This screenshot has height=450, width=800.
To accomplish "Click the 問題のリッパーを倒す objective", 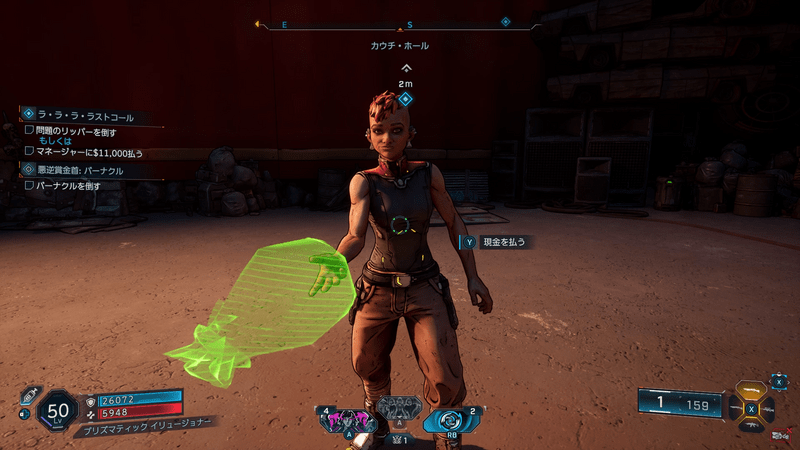I will (x=76, y=131).
